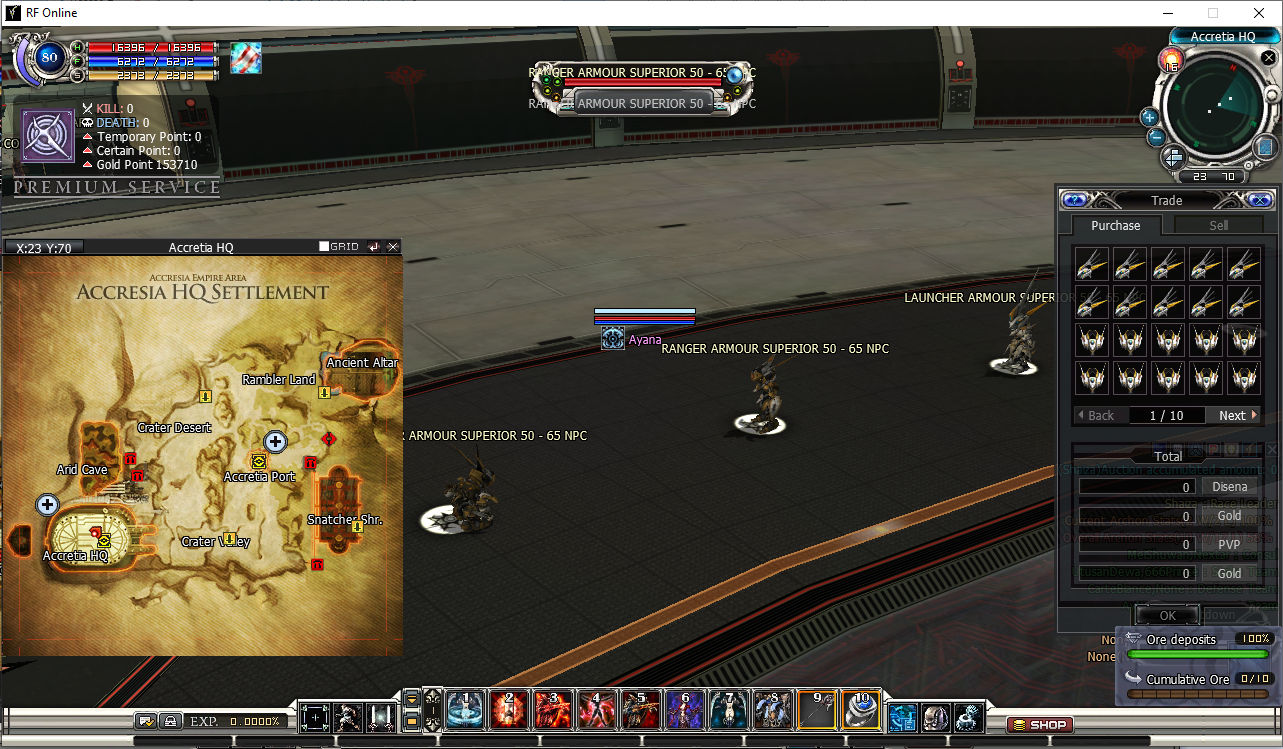Click the helmet icon near the right hotbar end

coord(937,716)
